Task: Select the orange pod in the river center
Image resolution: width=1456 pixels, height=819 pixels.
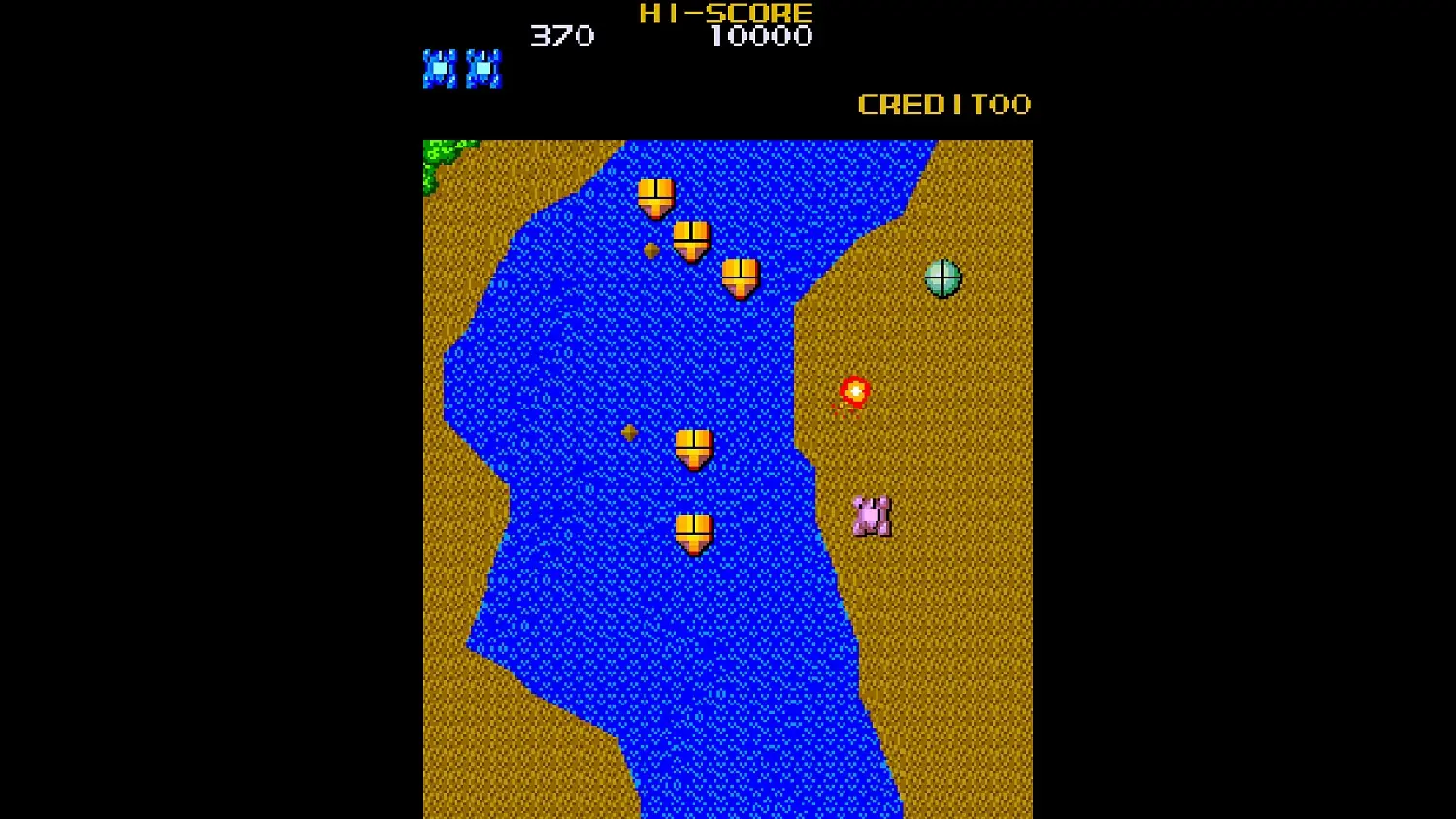Action: pos(695,447)
